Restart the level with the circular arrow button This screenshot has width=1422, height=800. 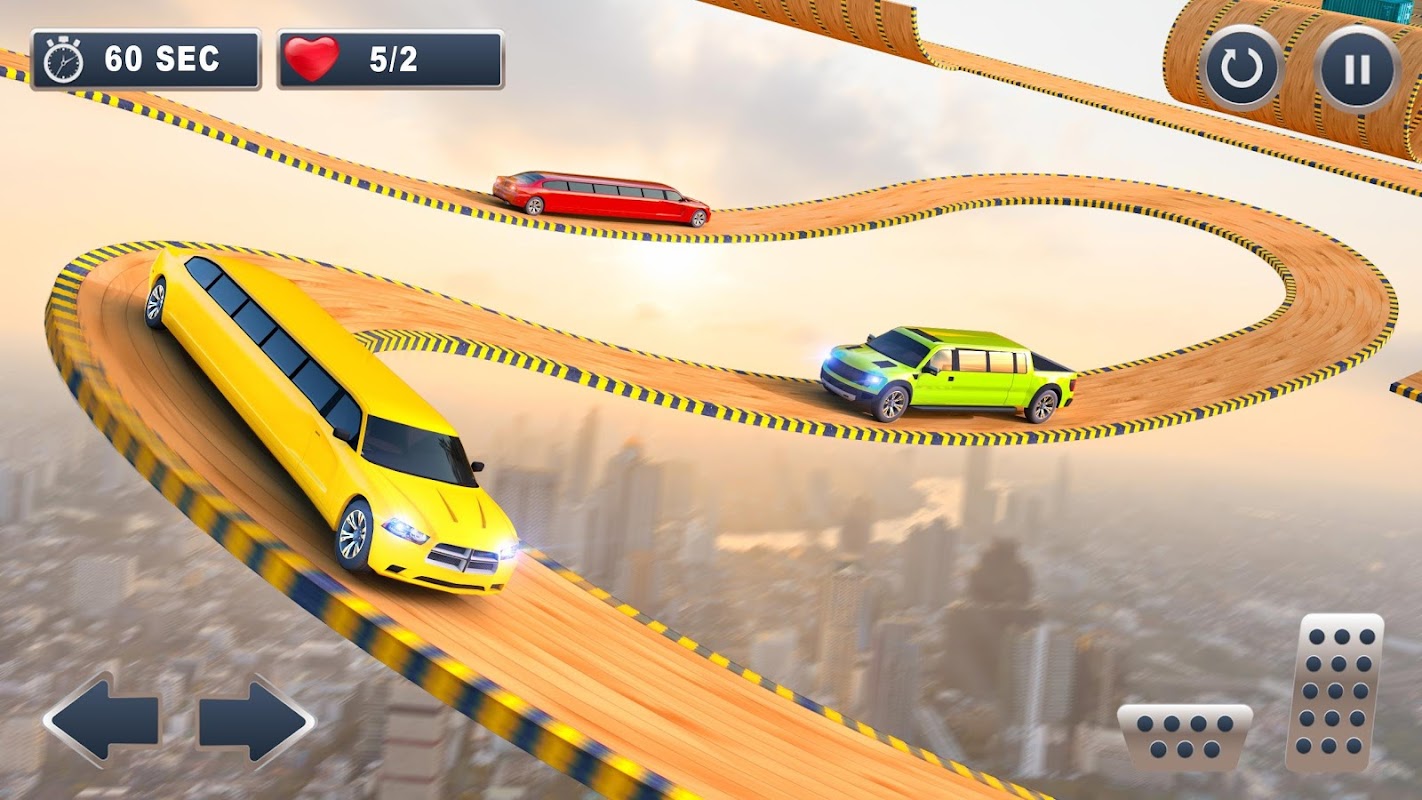click(x=1242, y=68)
